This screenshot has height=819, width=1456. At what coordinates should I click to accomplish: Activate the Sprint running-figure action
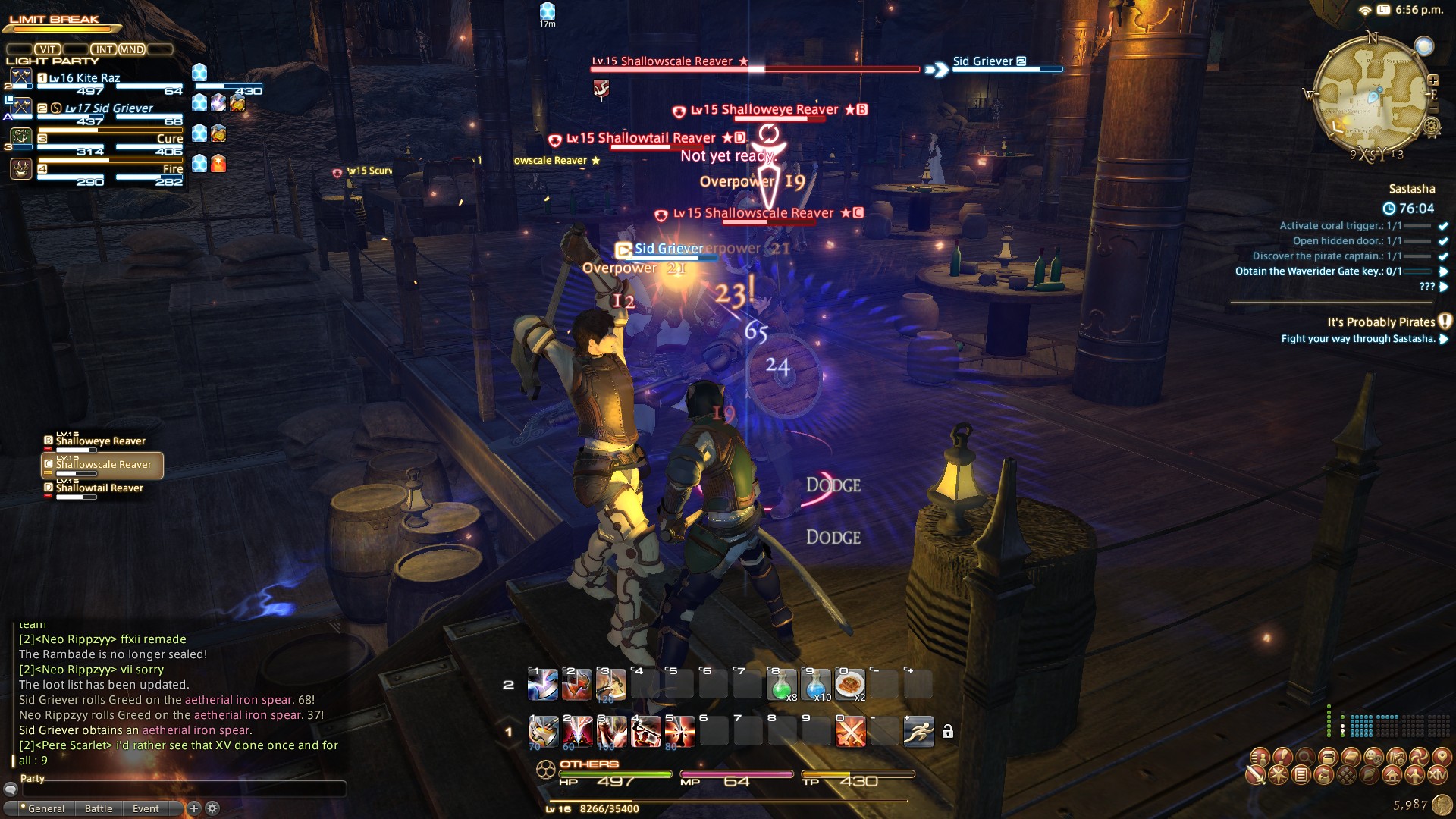918,732
